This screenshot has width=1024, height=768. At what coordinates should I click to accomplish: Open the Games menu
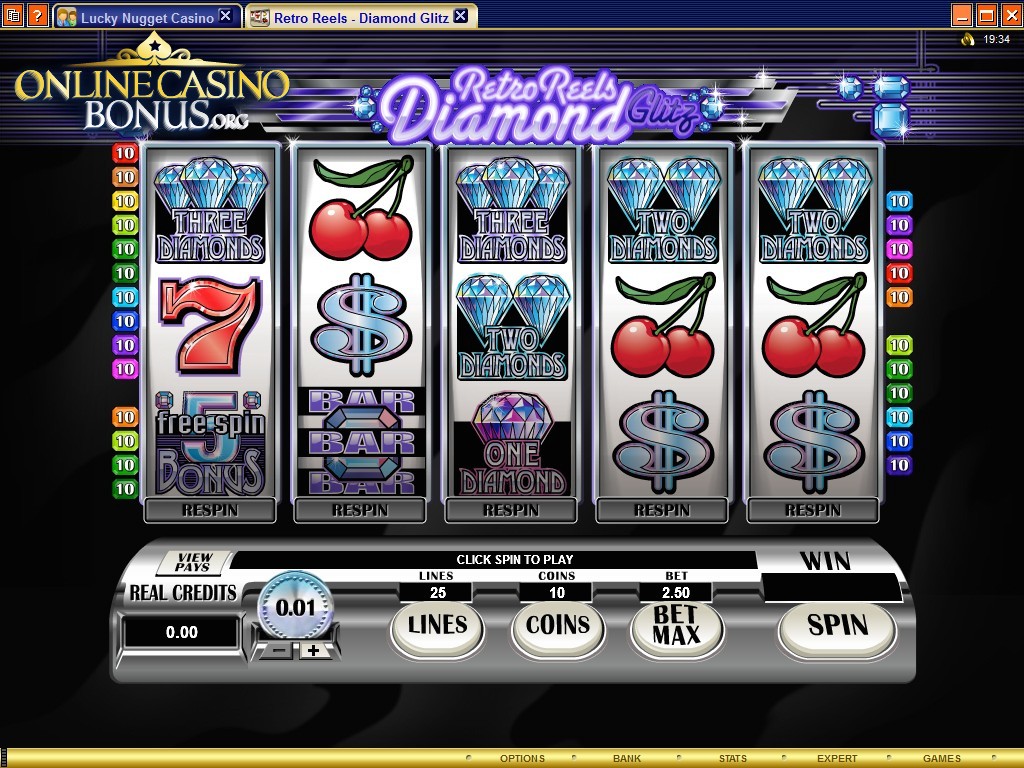[x=941, y=758]
